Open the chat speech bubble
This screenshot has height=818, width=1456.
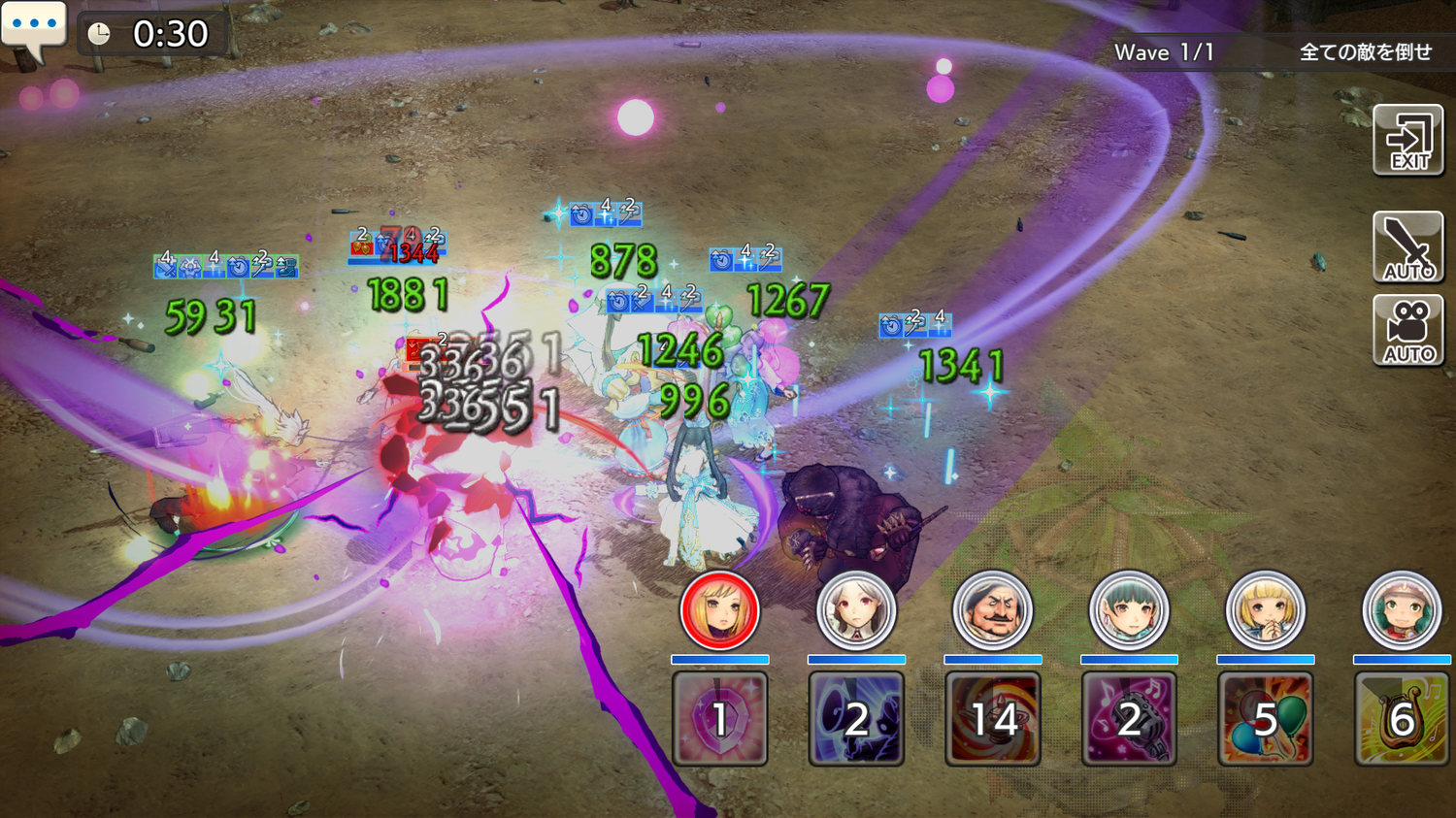[x=34, y=27]
